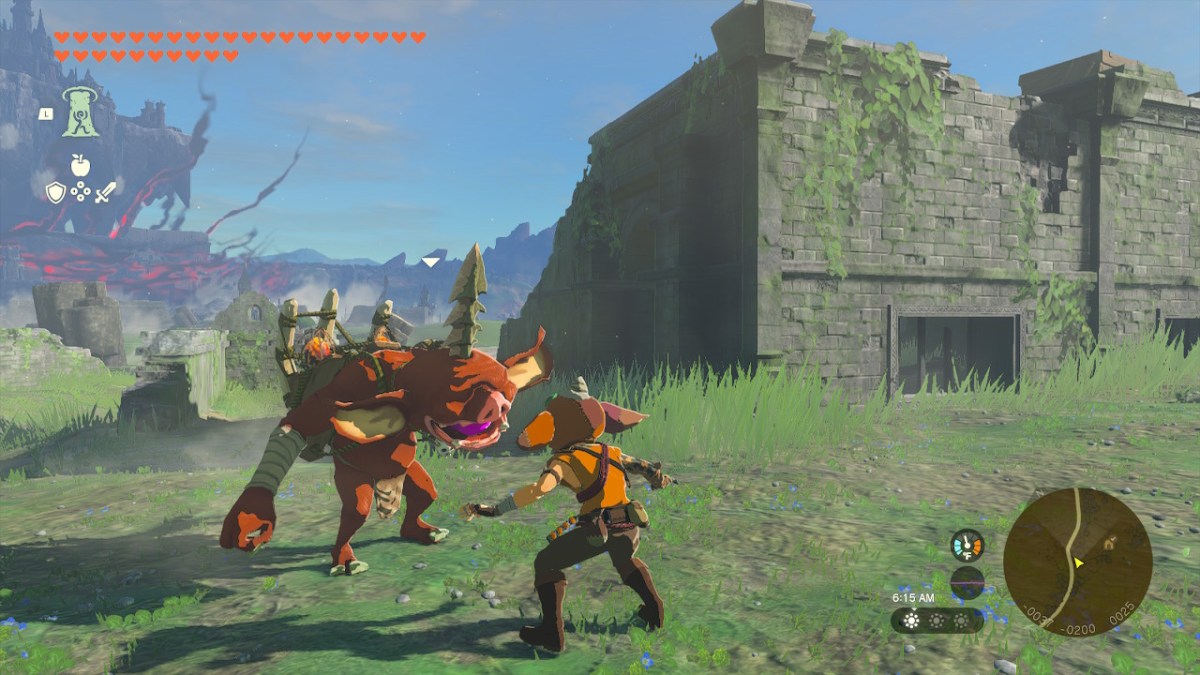Click the sunny weather forecast bar
The width and height of the screenshot is (1200, 675).
click(936, 620)
